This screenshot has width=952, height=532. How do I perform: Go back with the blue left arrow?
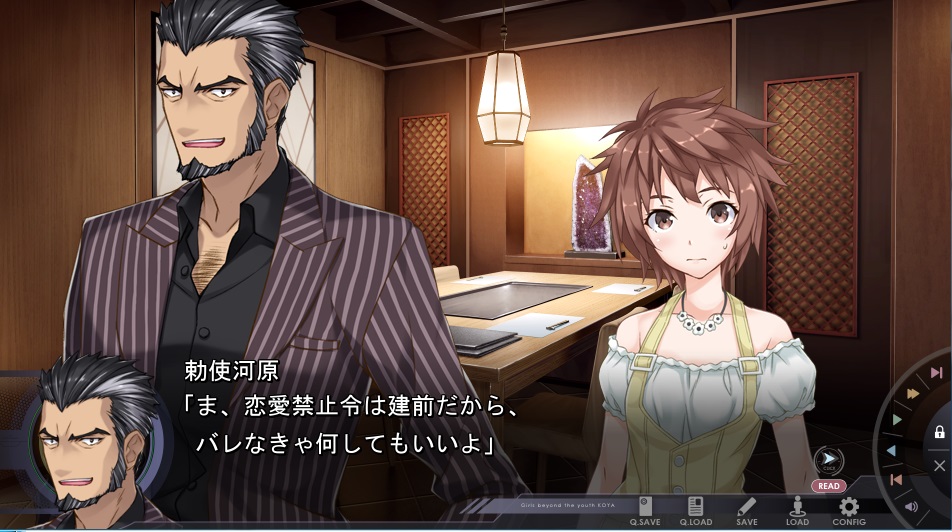(x=891, y=451)
